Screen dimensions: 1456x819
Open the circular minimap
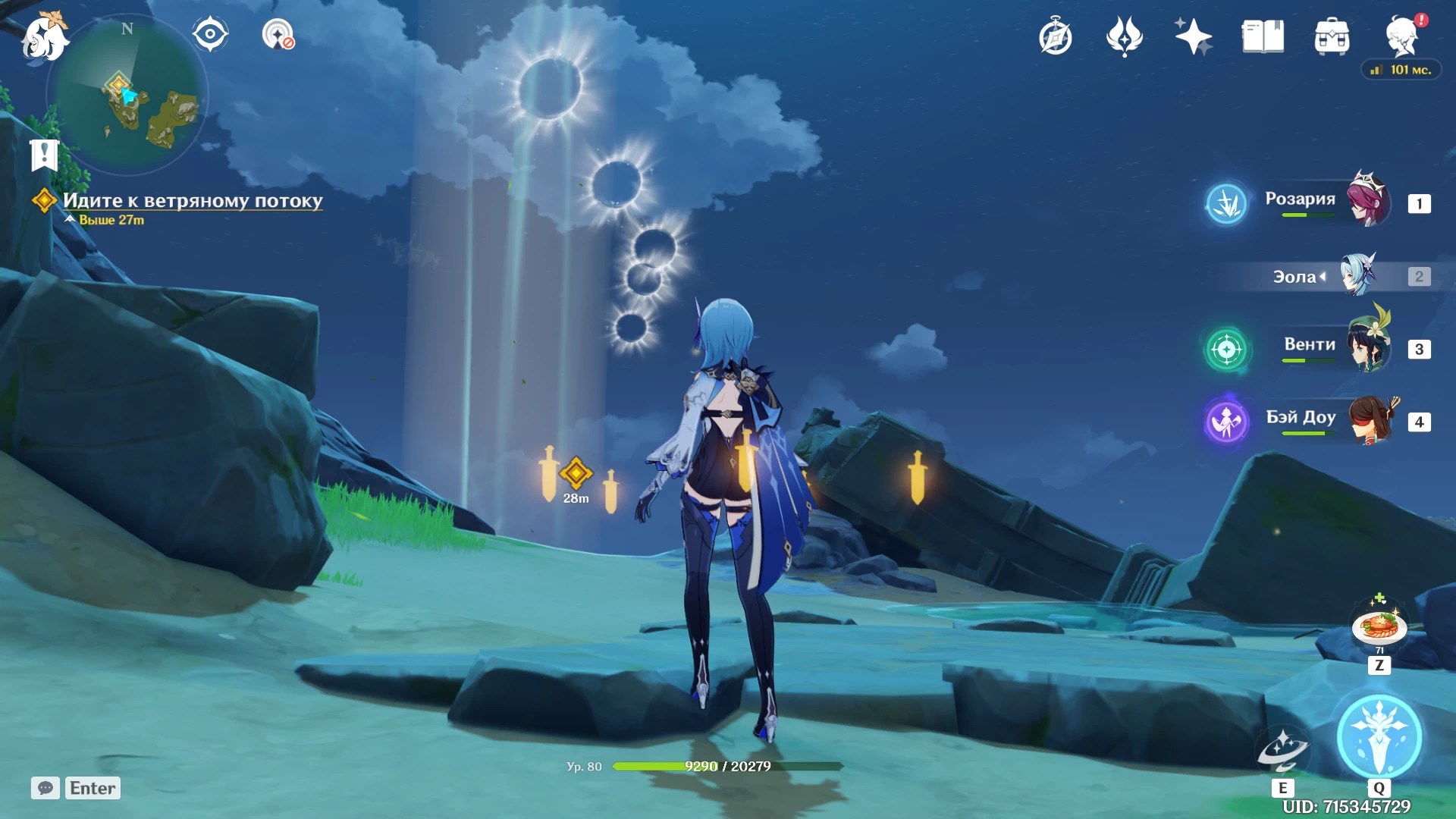pyautogui.click(x=127, y=95)
